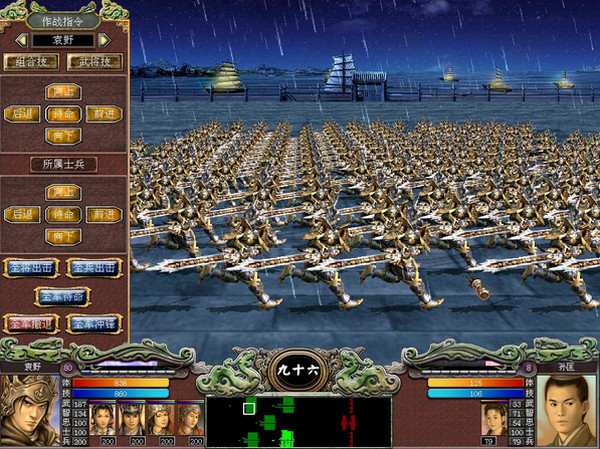
Task: Open the 组合技 combo skill menu
Action: pos(31,62)
